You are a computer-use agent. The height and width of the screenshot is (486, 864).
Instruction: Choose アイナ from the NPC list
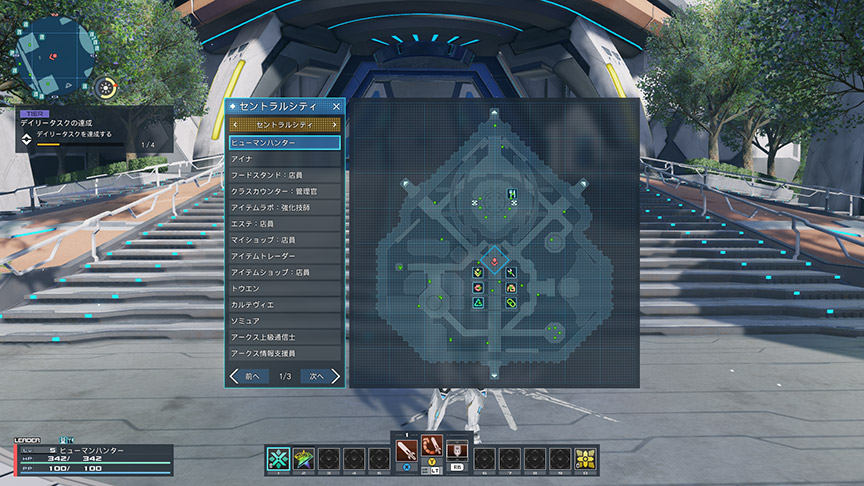pos(284,159)
